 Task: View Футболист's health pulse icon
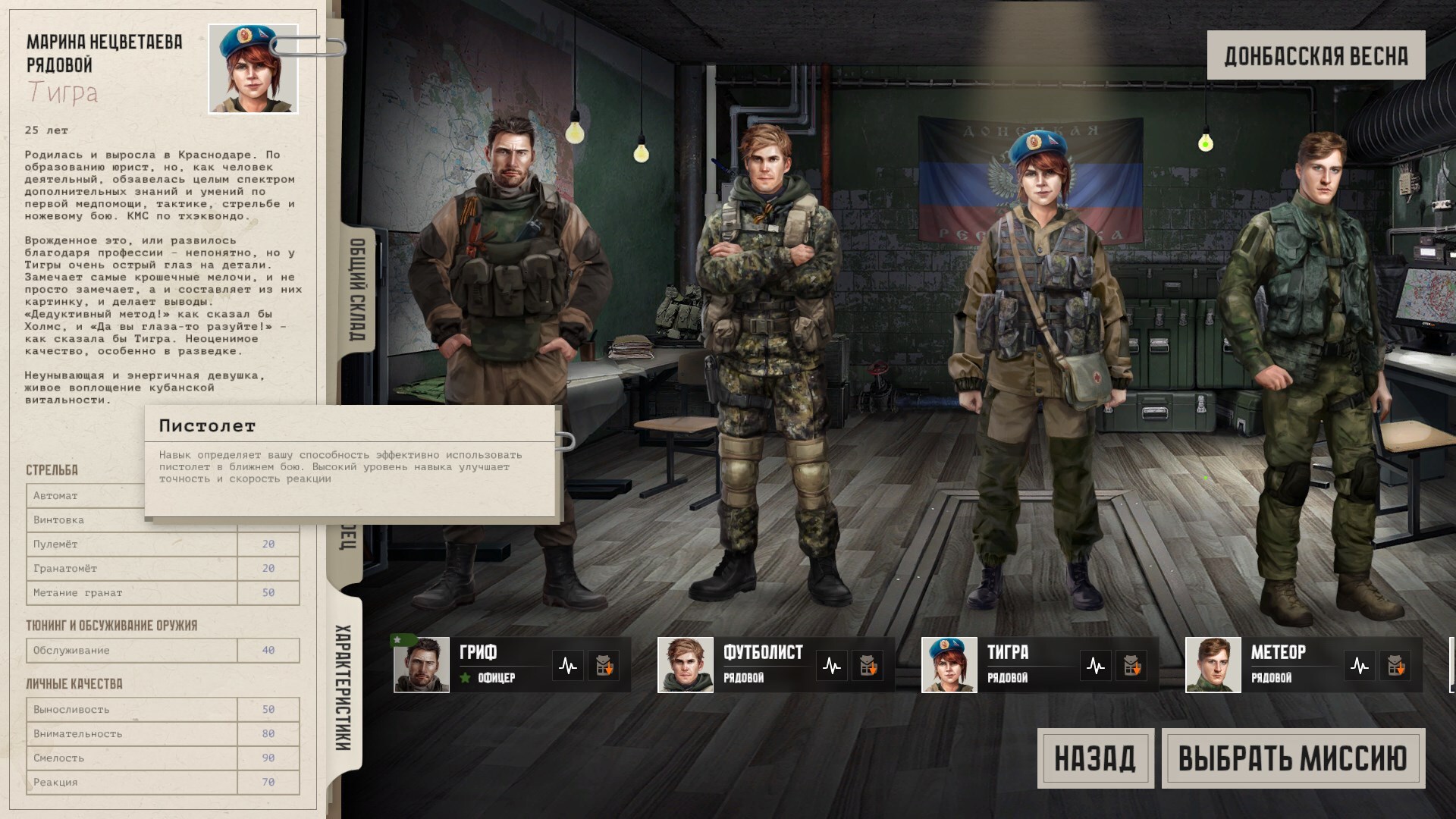[832, 667]
